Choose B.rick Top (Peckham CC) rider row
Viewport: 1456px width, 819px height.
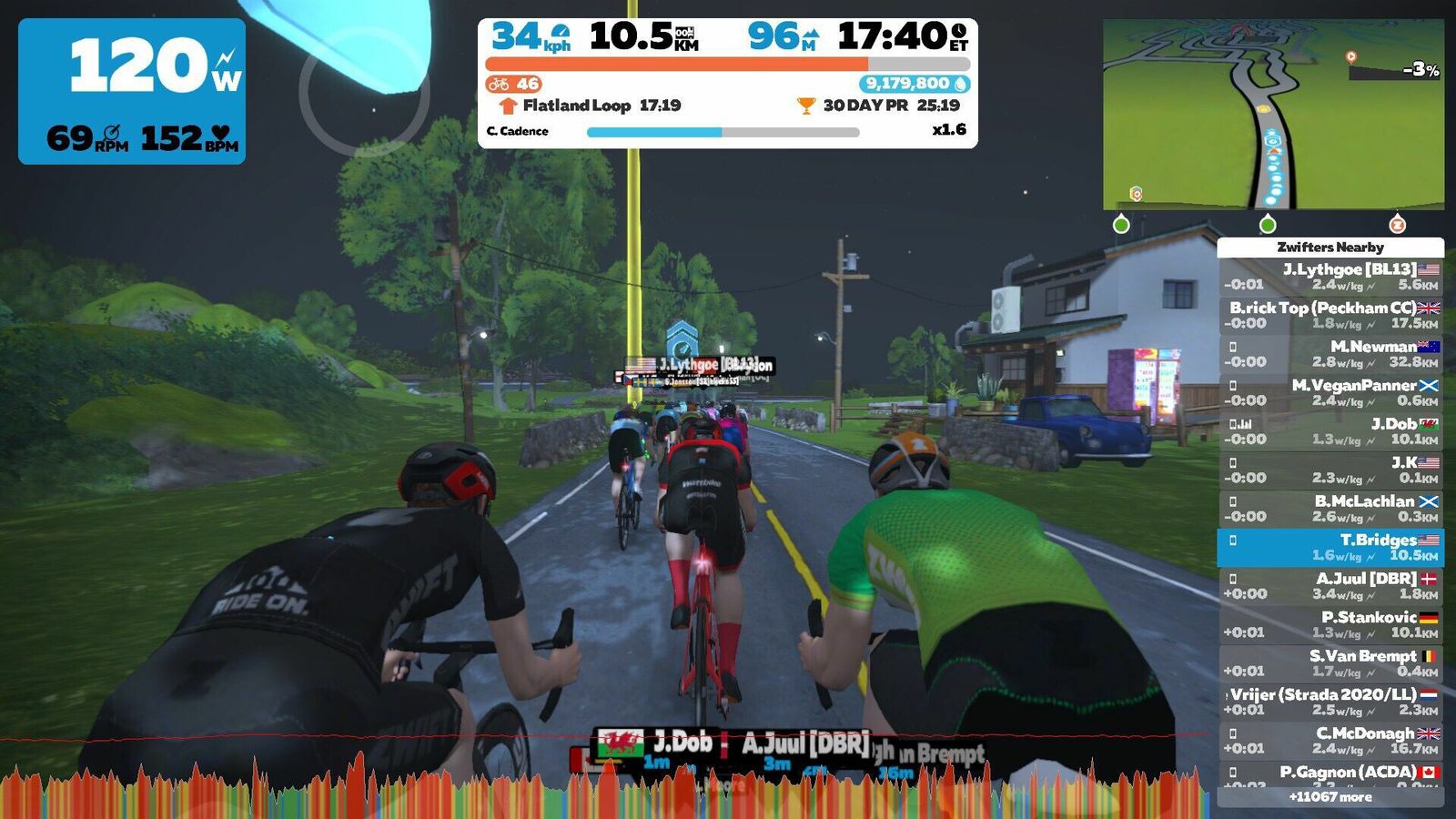tap(1330, 315)
